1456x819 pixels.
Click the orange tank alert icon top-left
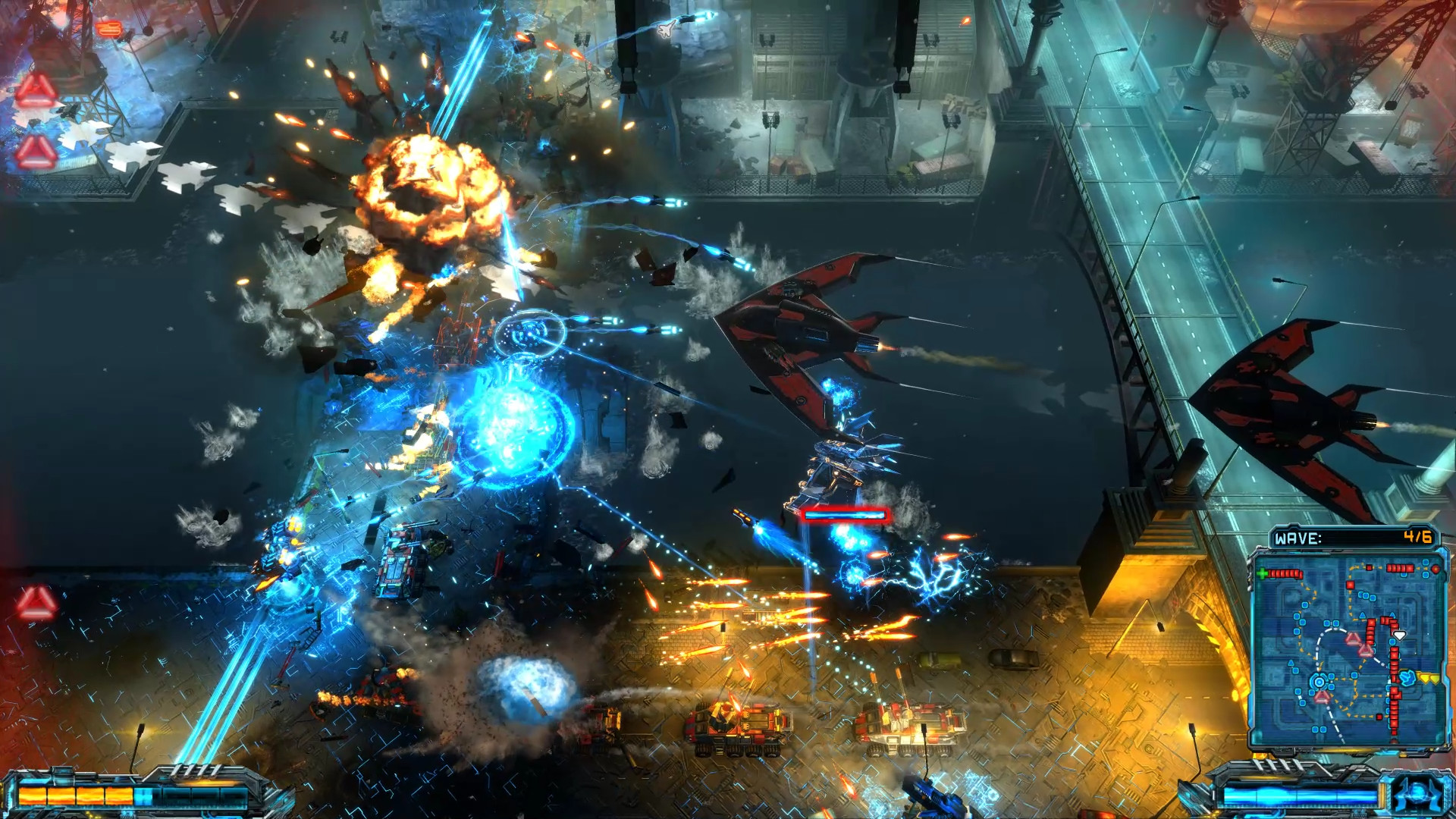click(108, 27)
